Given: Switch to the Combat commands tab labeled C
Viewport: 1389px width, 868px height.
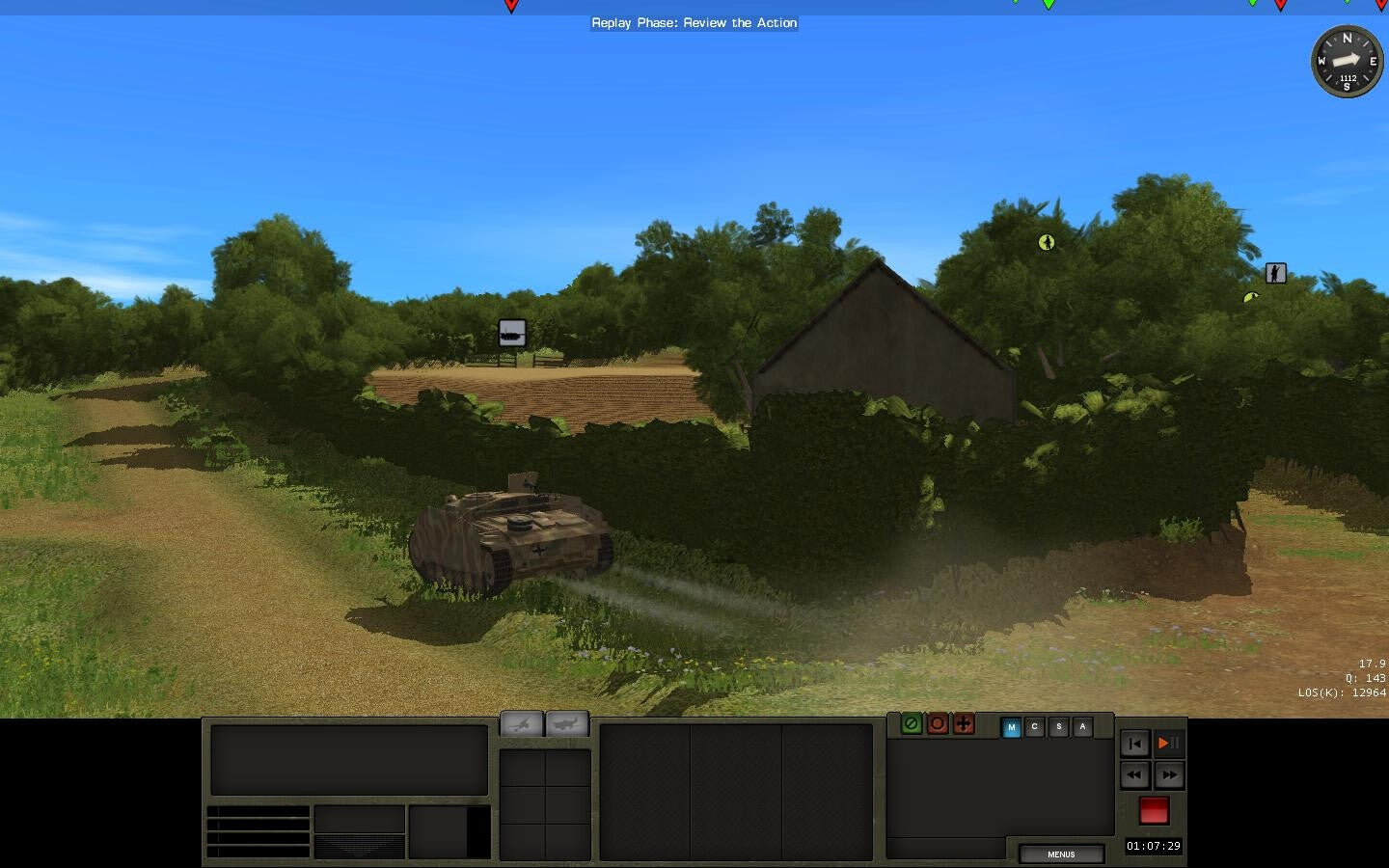Looking at the screenshot, I should 1035,727.
